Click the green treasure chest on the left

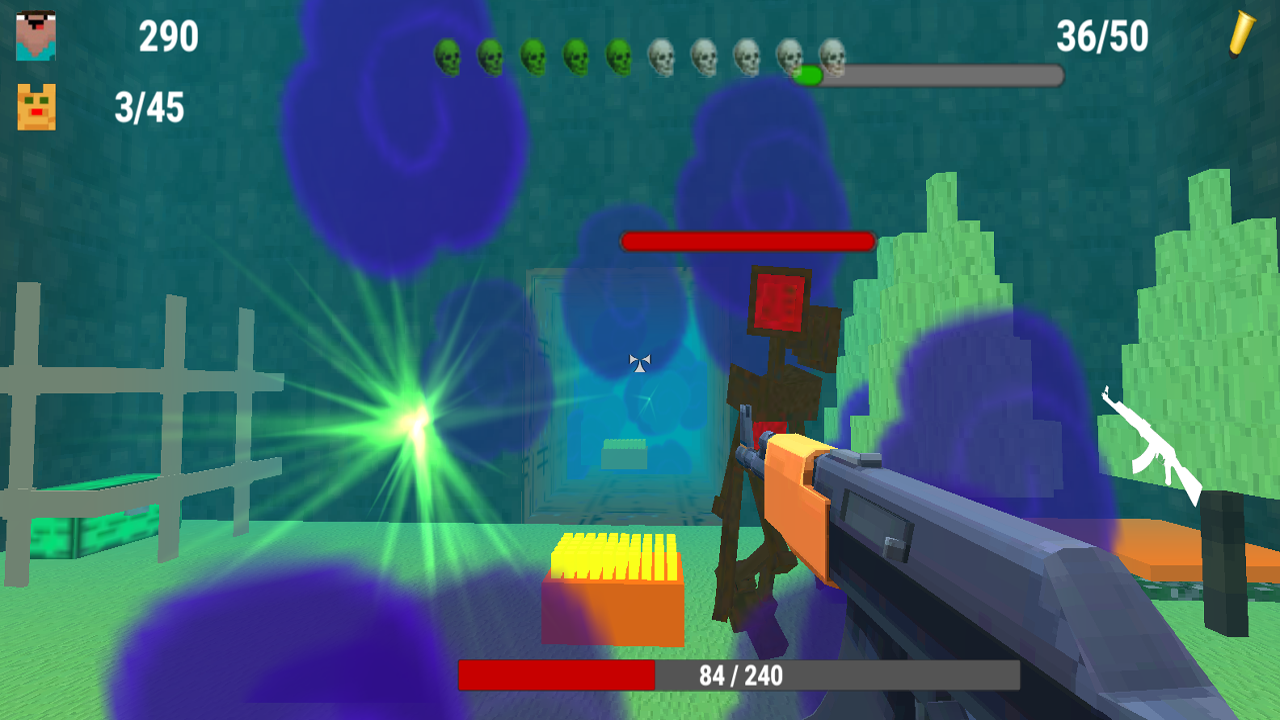click(90, 525)
